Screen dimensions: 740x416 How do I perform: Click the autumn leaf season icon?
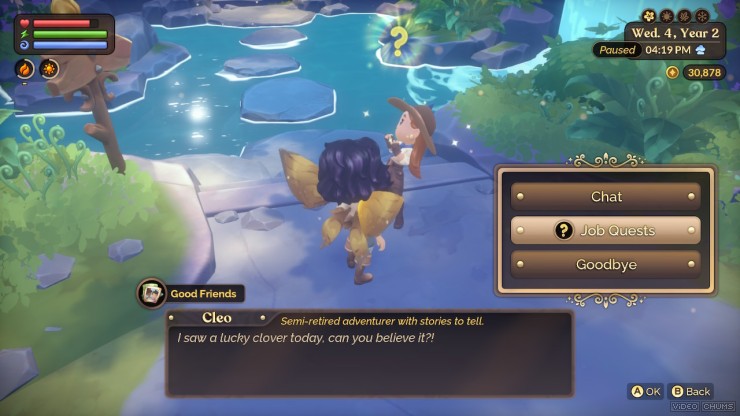click(x=684, y=16)
